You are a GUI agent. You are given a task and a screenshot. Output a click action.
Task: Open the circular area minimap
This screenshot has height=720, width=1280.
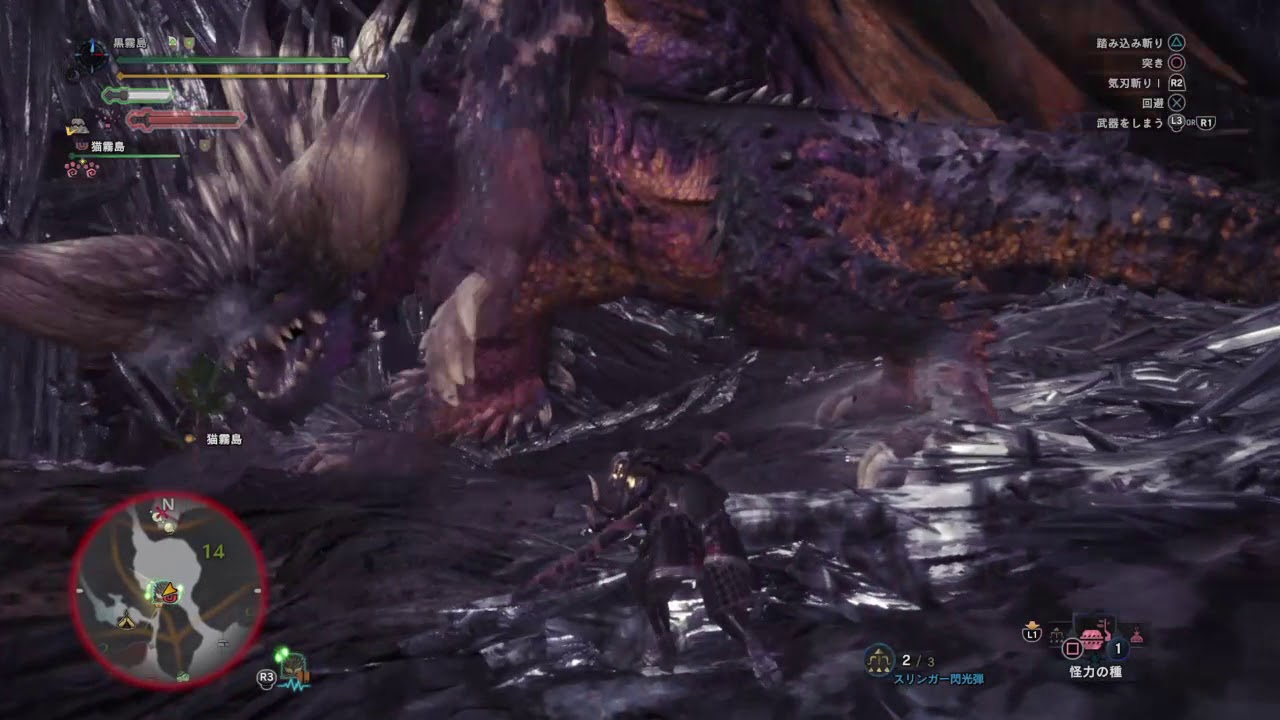point(168,590)
